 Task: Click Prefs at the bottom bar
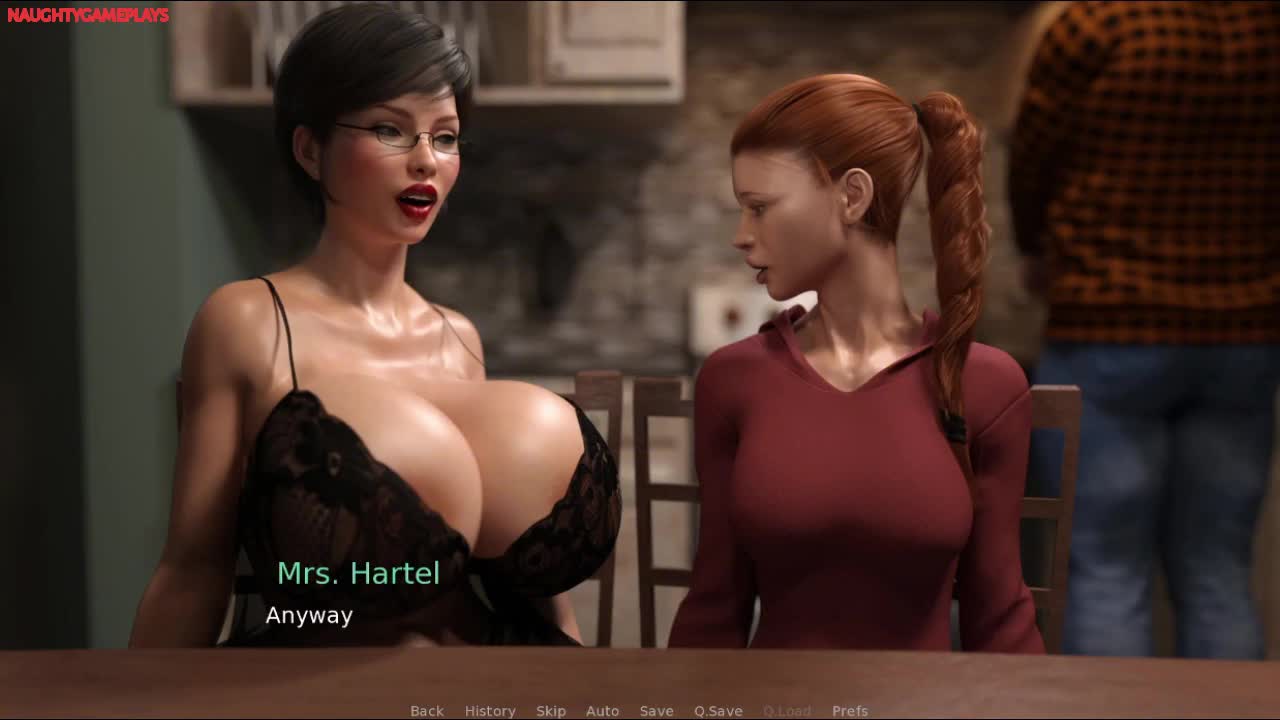pos(850,711)
